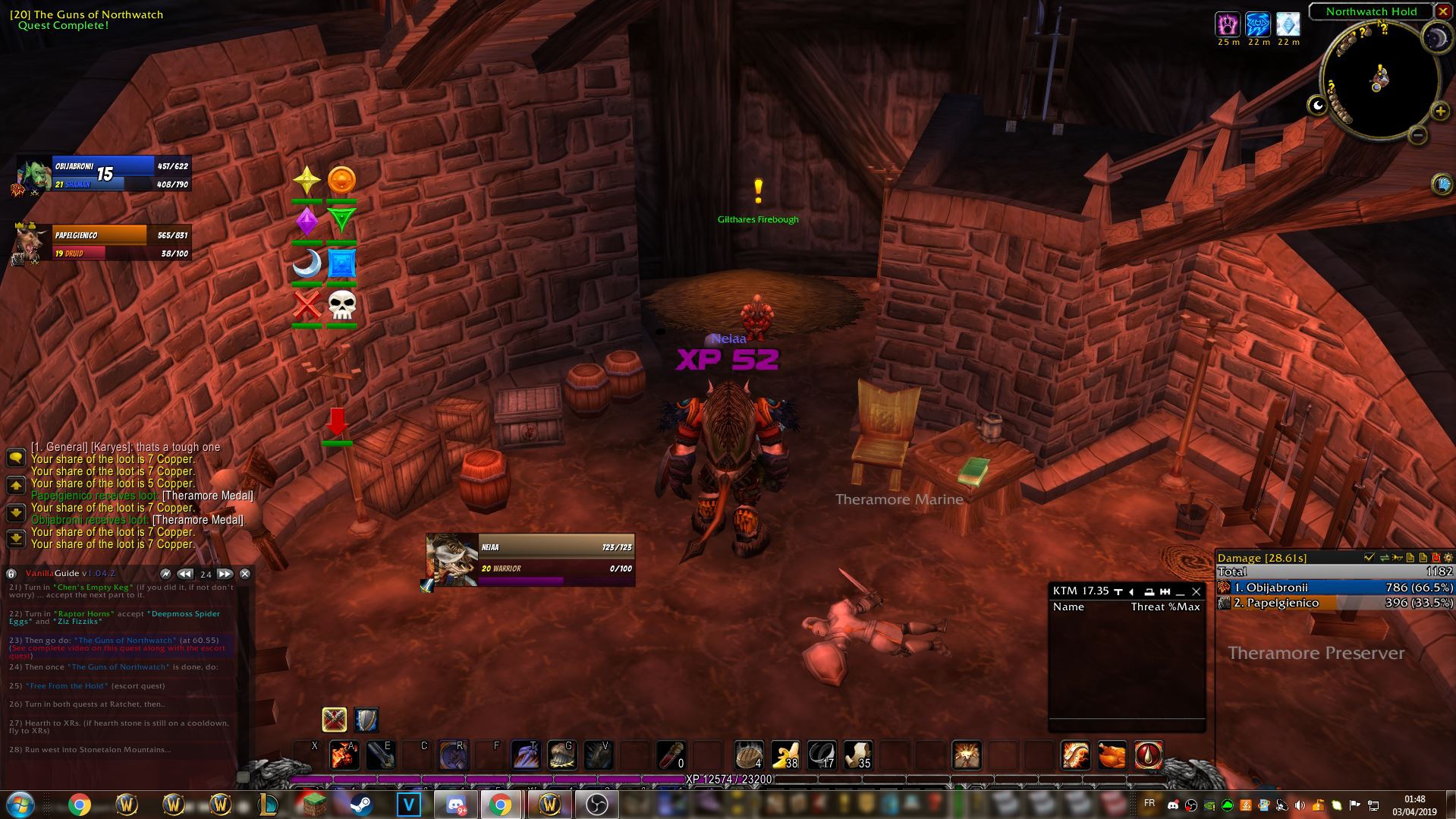Screen dimensions: 1456x819
Task: Zoom in the minimap with the plus button
Action: coord(1439,112)
